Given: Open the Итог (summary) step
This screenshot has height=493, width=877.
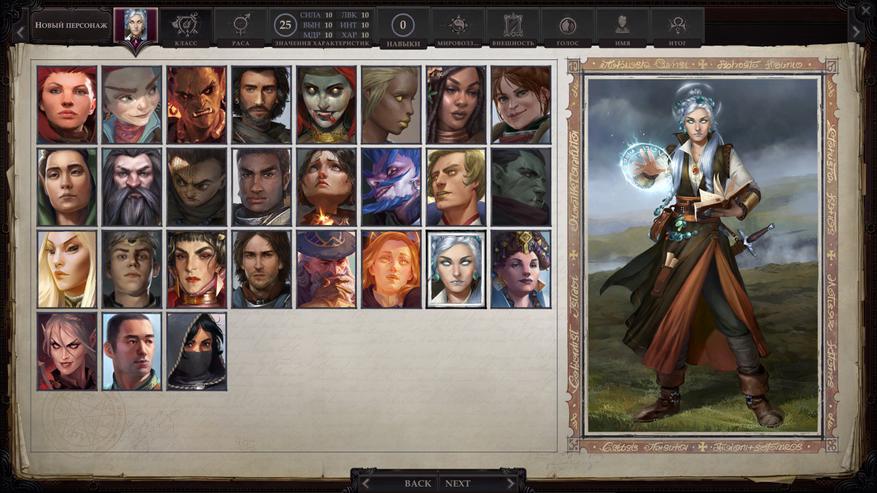Looking at the screenshot, I should [677, 28].
